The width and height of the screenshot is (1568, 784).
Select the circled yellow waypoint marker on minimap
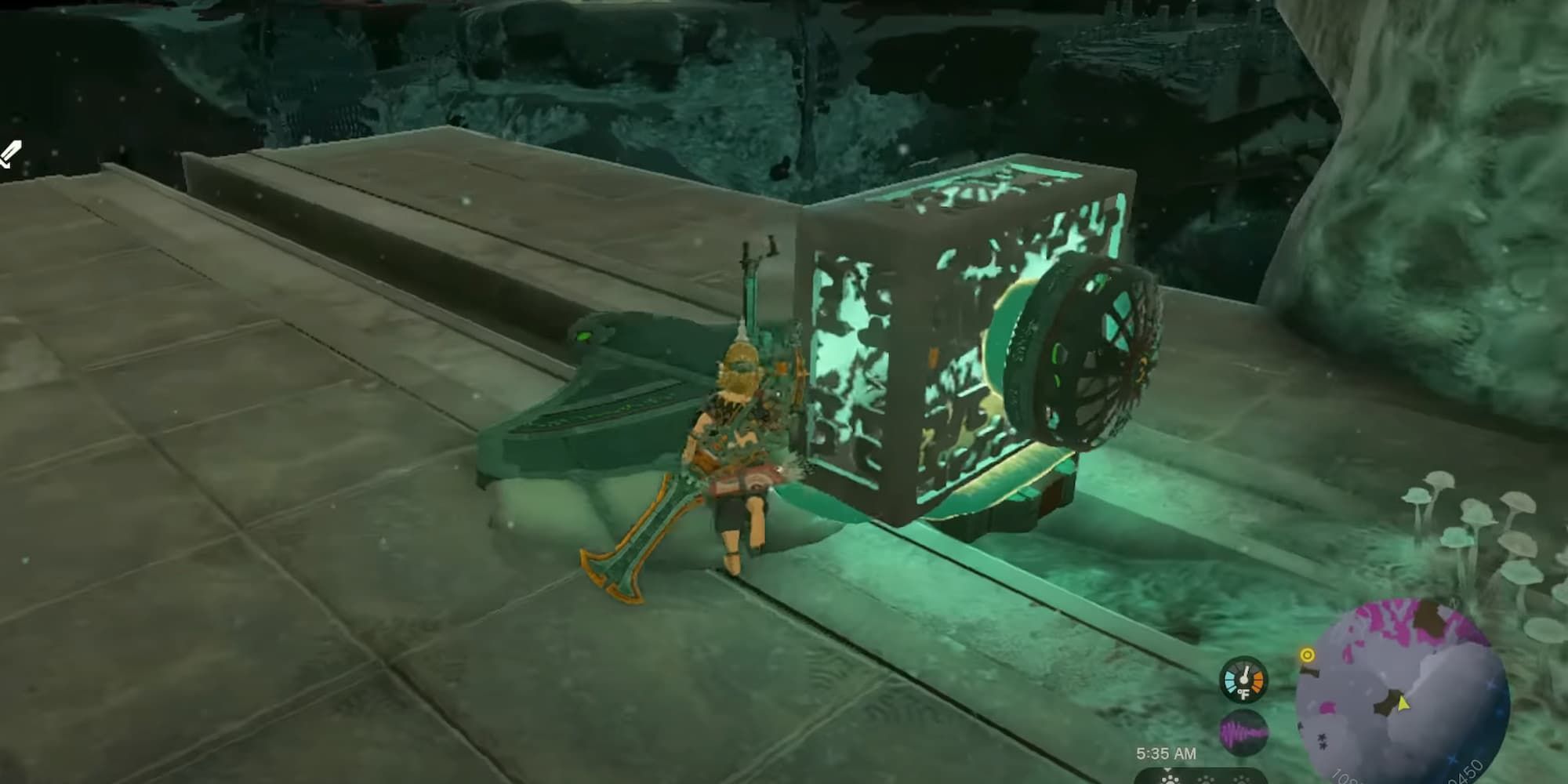(x=1306, y=655)
